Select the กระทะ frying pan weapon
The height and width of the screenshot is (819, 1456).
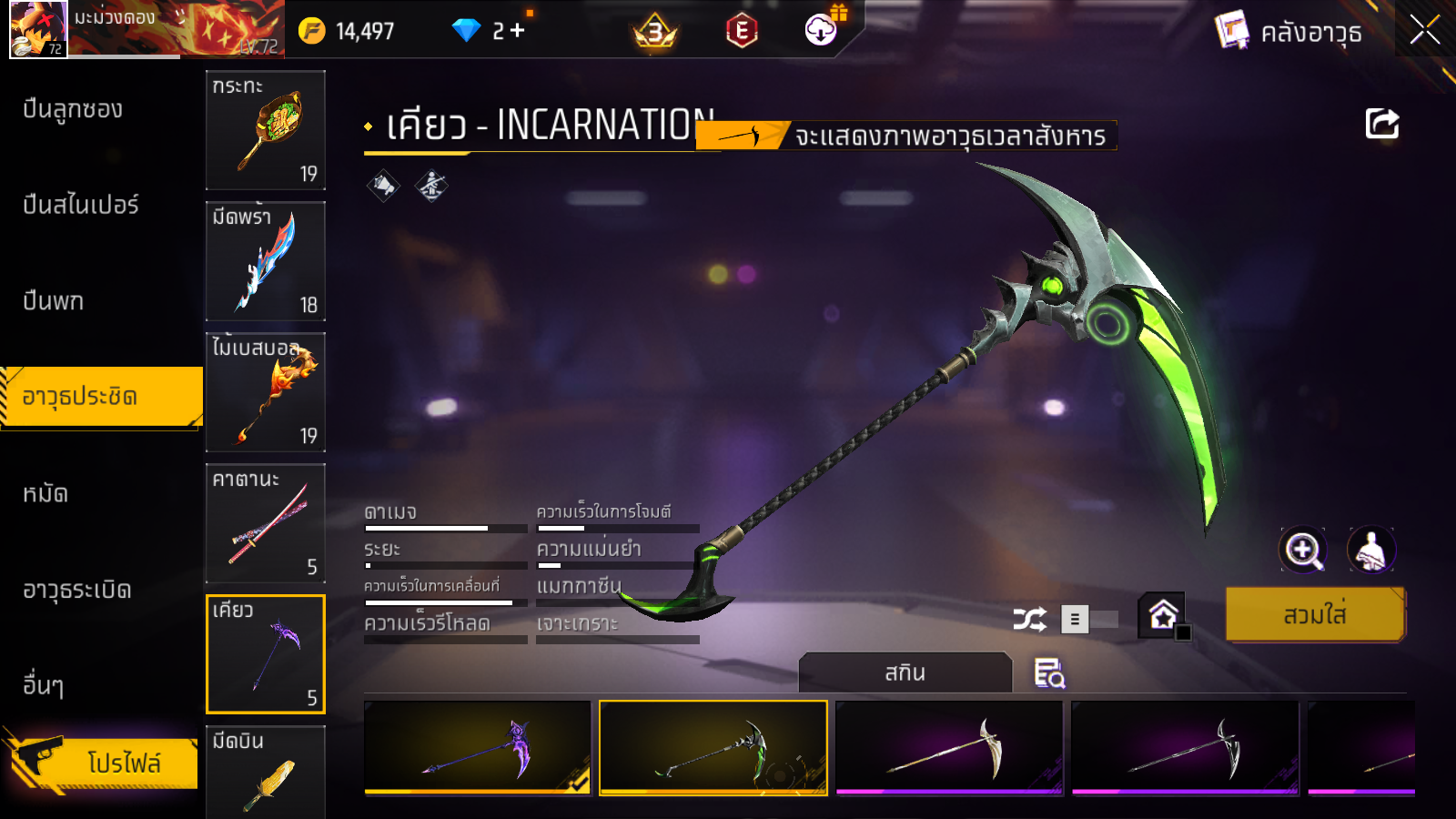266,130
